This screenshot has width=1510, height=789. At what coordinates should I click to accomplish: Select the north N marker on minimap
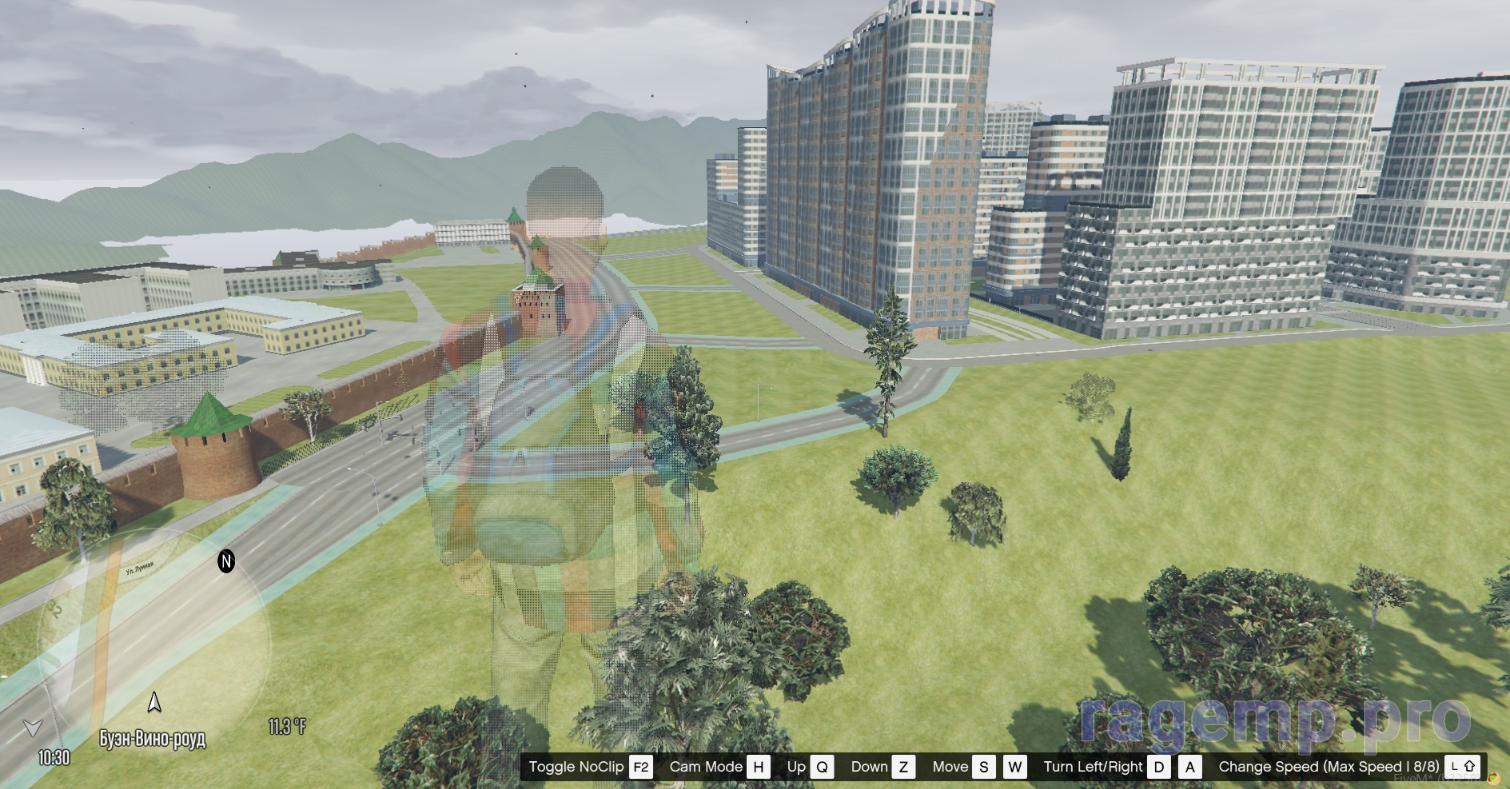coord(226,562)
